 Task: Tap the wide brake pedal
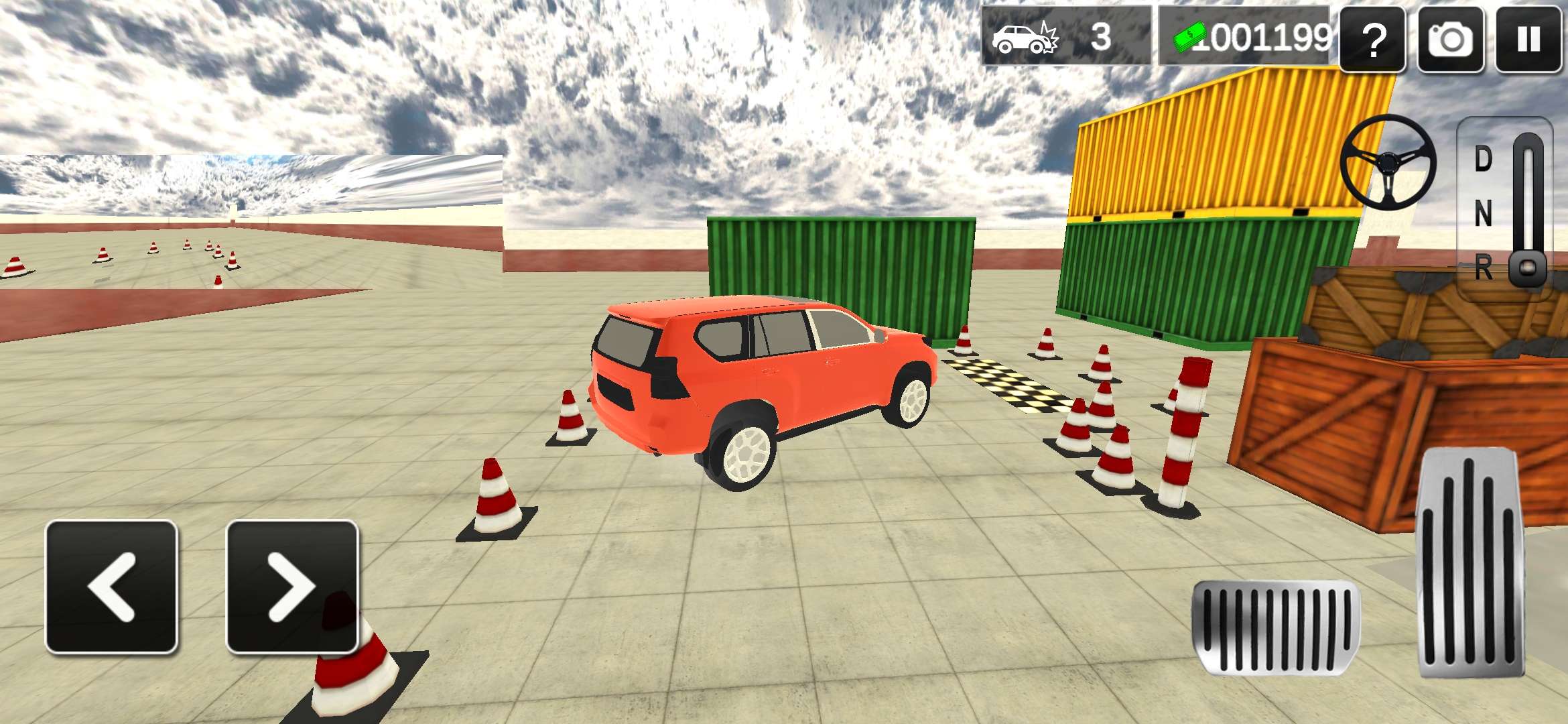click(1276, 627)
